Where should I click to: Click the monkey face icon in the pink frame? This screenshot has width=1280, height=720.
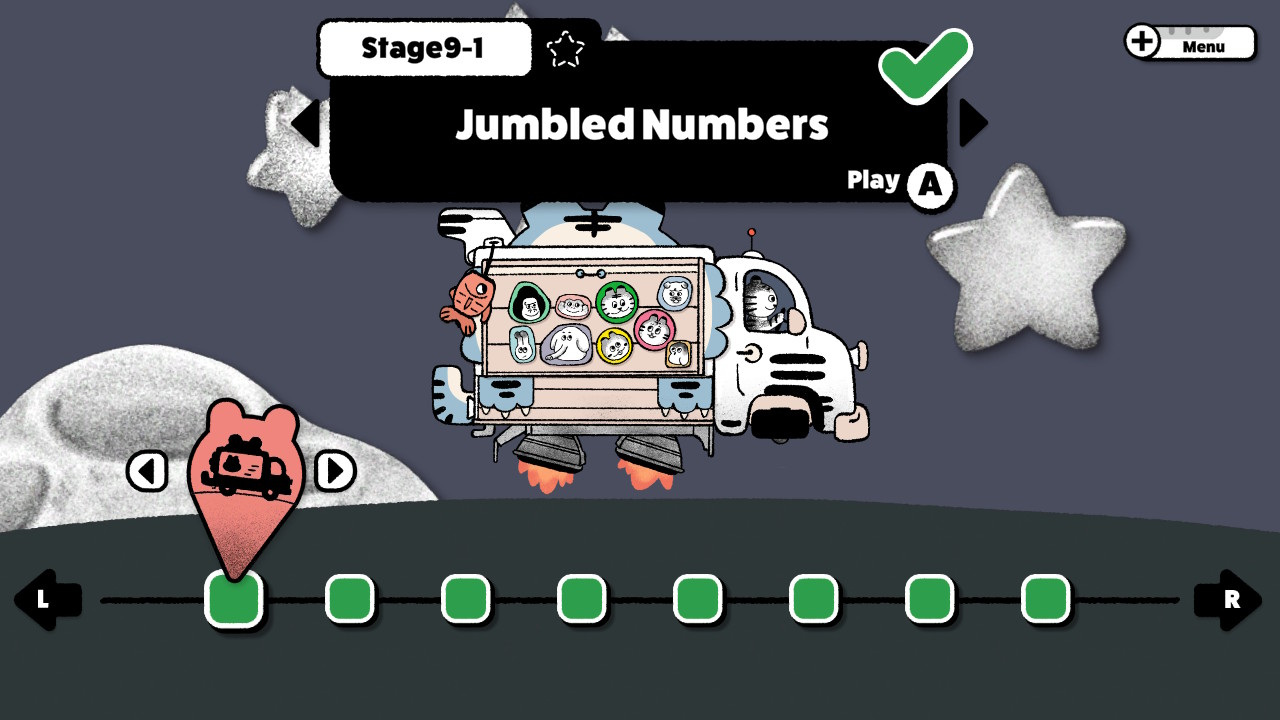tap(572, 306)
